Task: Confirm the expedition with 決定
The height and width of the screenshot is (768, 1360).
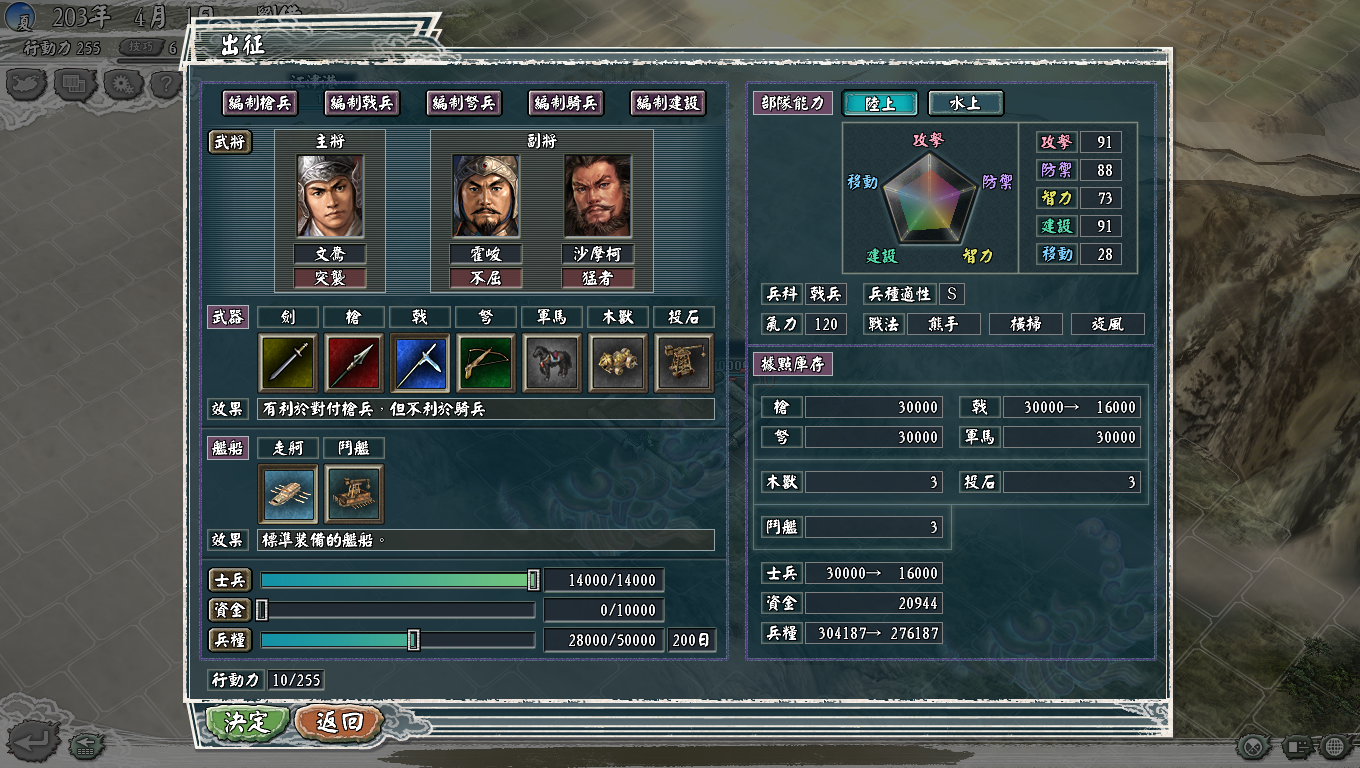Action: [x=247, y=722]
